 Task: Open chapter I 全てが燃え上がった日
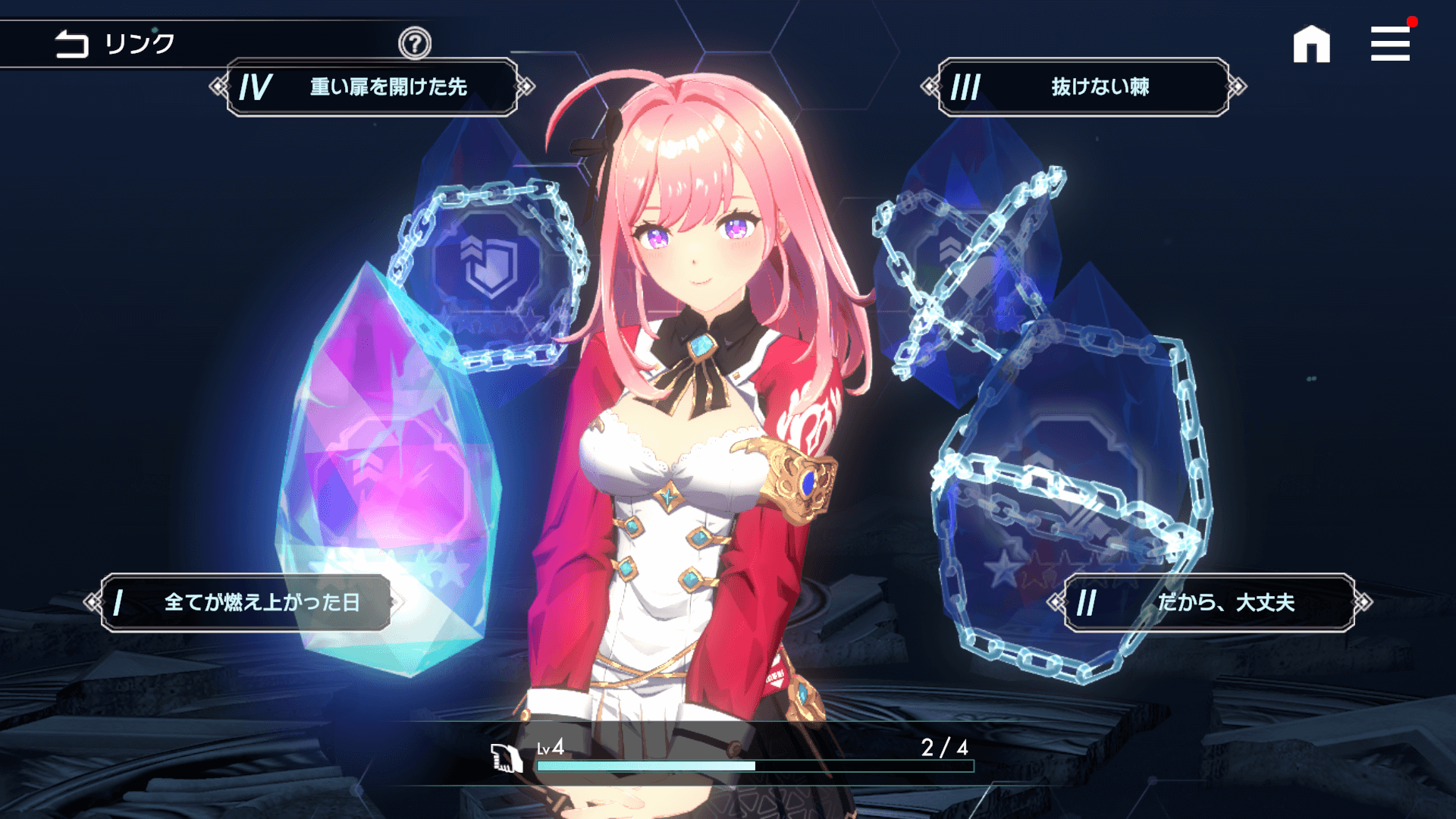pyautogui.click(x=246, y=603)
